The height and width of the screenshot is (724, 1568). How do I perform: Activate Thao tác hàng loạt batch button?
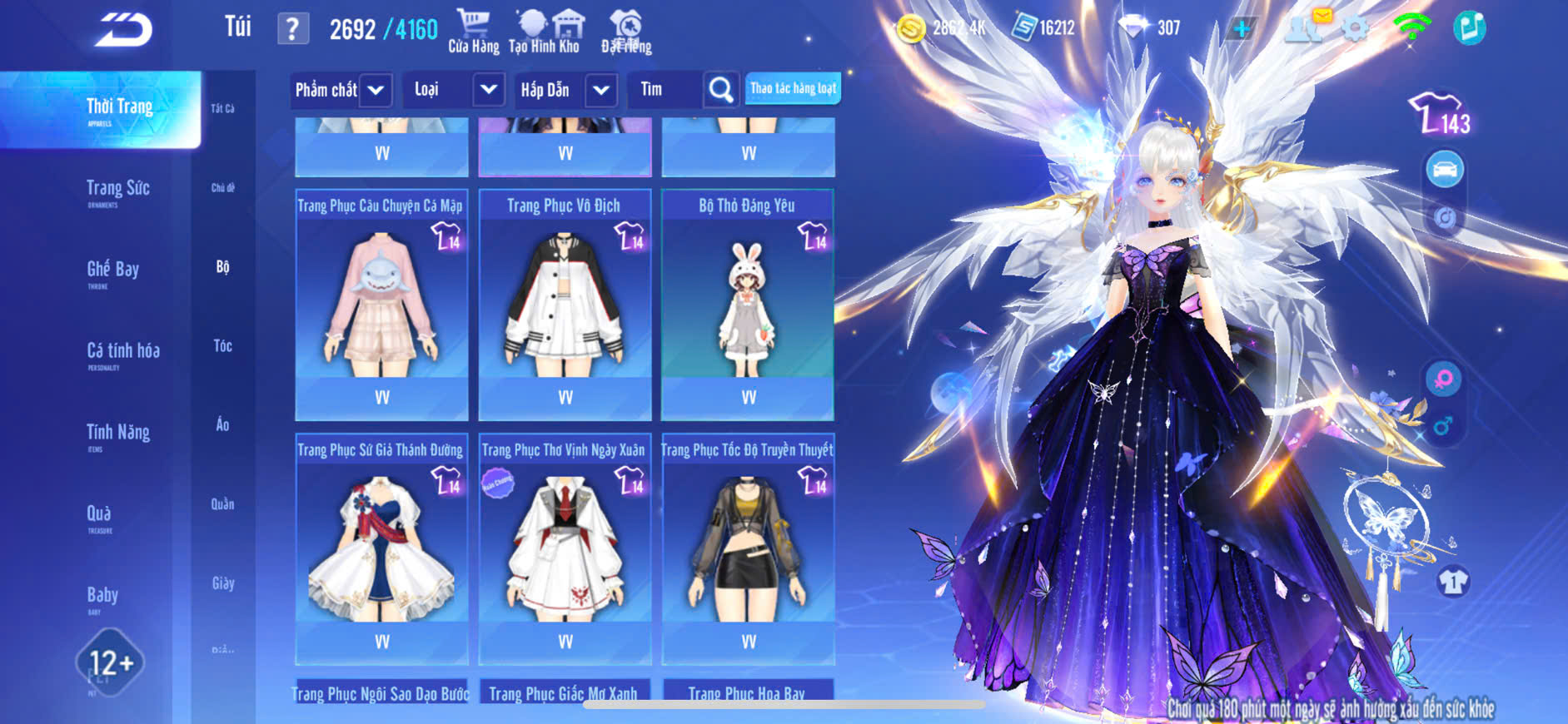pyautogui.click(x=793, y=89)
